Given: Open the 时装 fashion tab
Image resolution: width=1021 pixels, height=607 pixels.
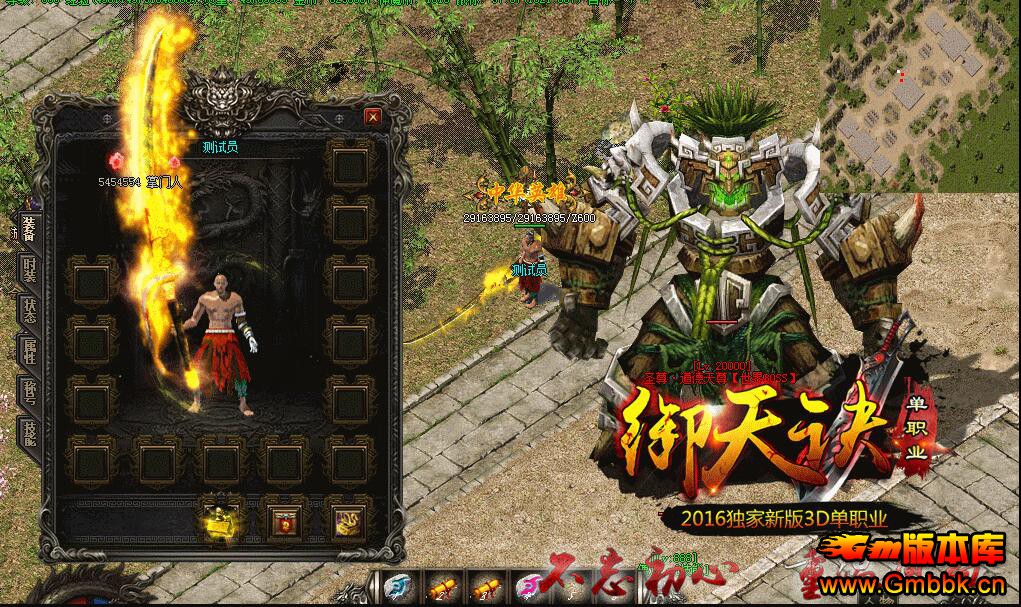Looking at the screenshot, I should coord(29,269).
